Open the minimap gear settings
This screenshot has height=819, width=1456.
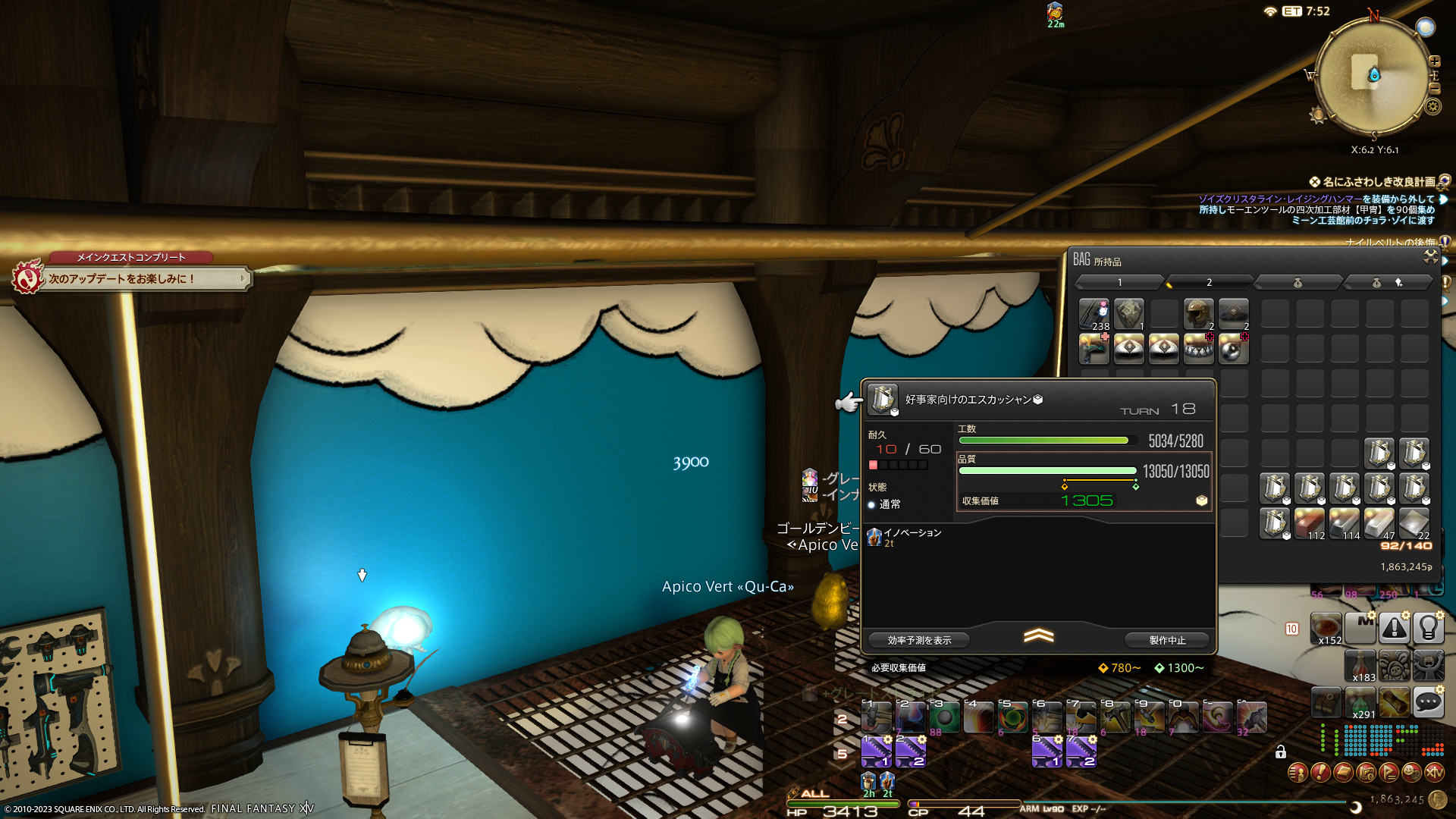click(1432, 106)
